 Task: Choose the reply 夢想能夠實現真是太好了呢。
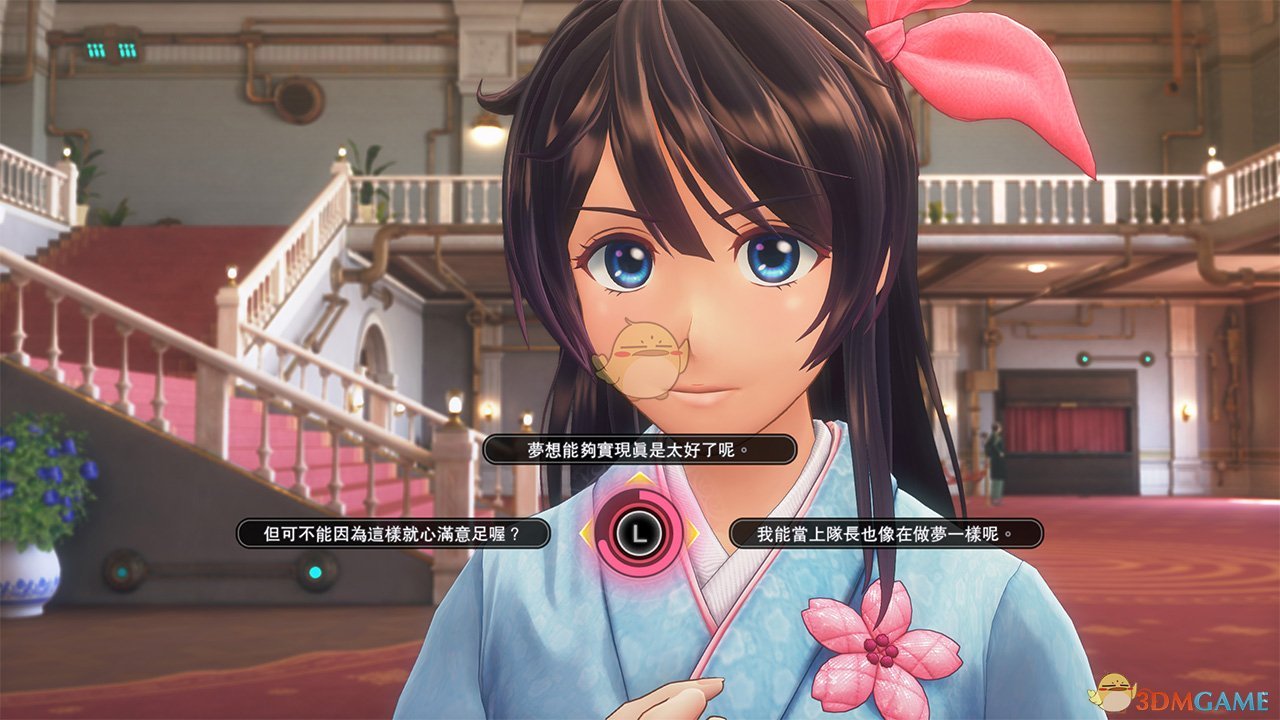[639, 450]
